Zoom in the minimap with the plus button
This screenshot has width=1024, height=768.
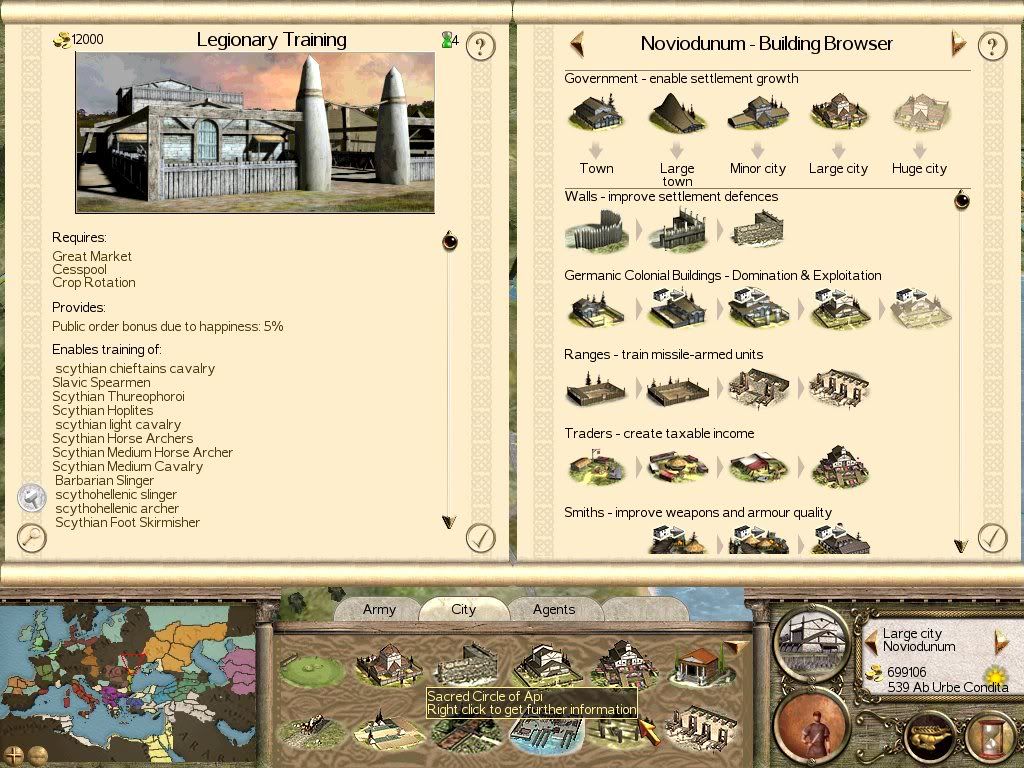14,754
